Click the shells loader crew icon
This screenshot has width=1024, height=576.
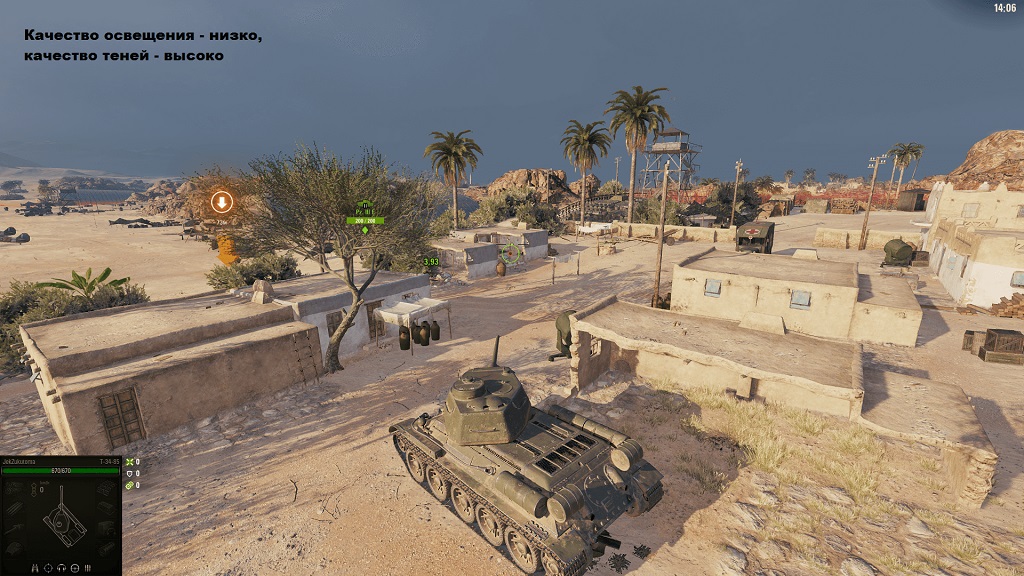pyautogui.click(x=88, y=568)
